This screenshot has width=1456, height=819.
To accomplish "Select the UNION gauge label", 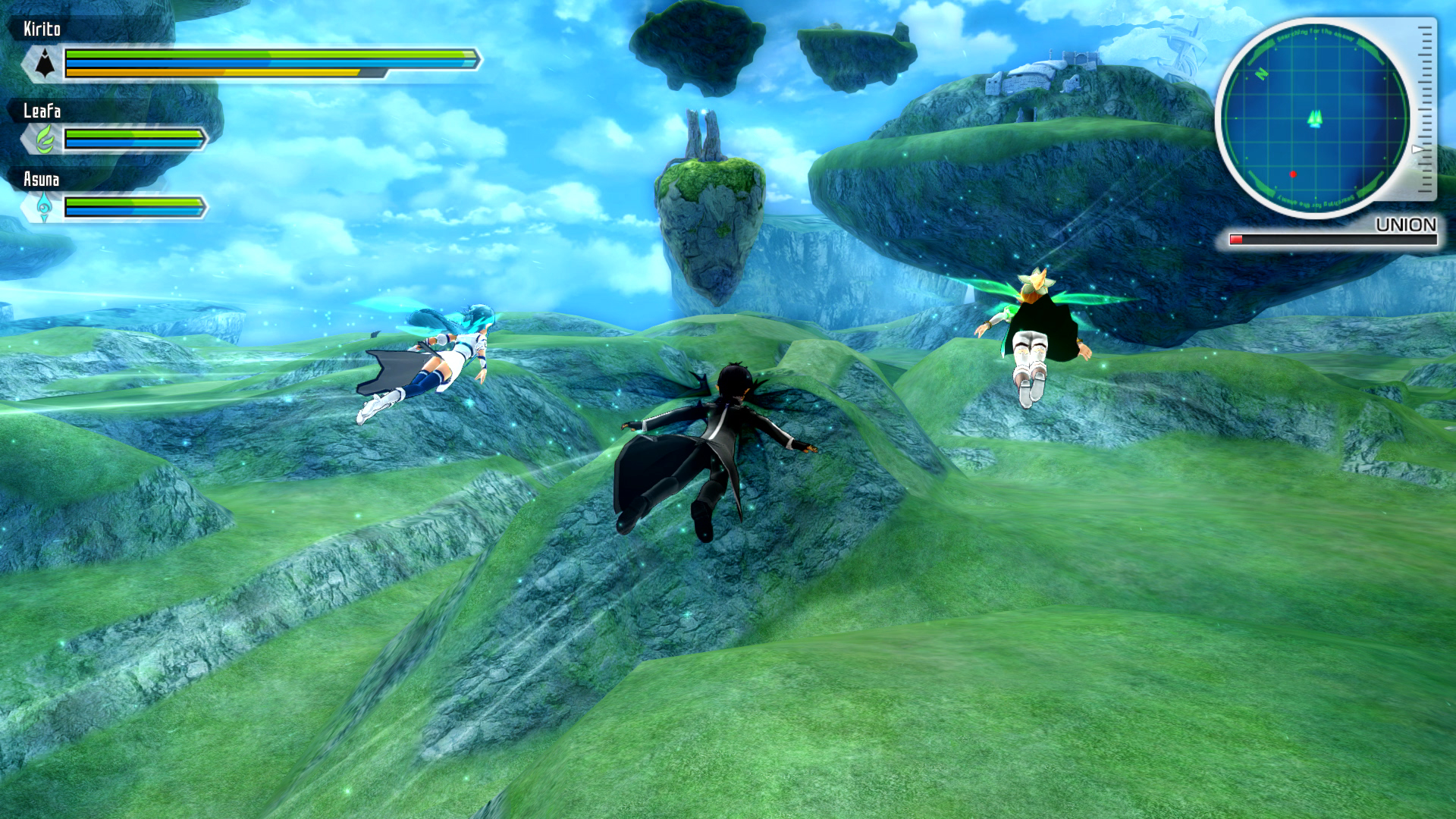I will pos(1405,224).
